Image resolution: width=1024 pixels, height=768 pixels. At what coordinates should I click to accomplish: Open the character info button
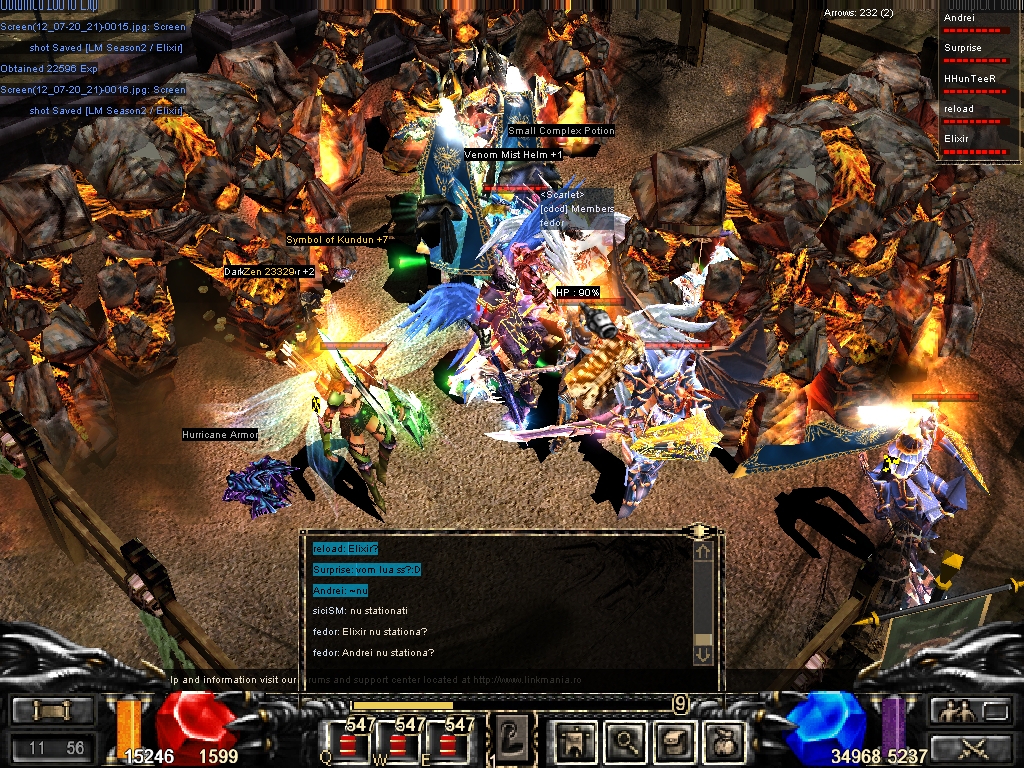(x=577, y=741)
